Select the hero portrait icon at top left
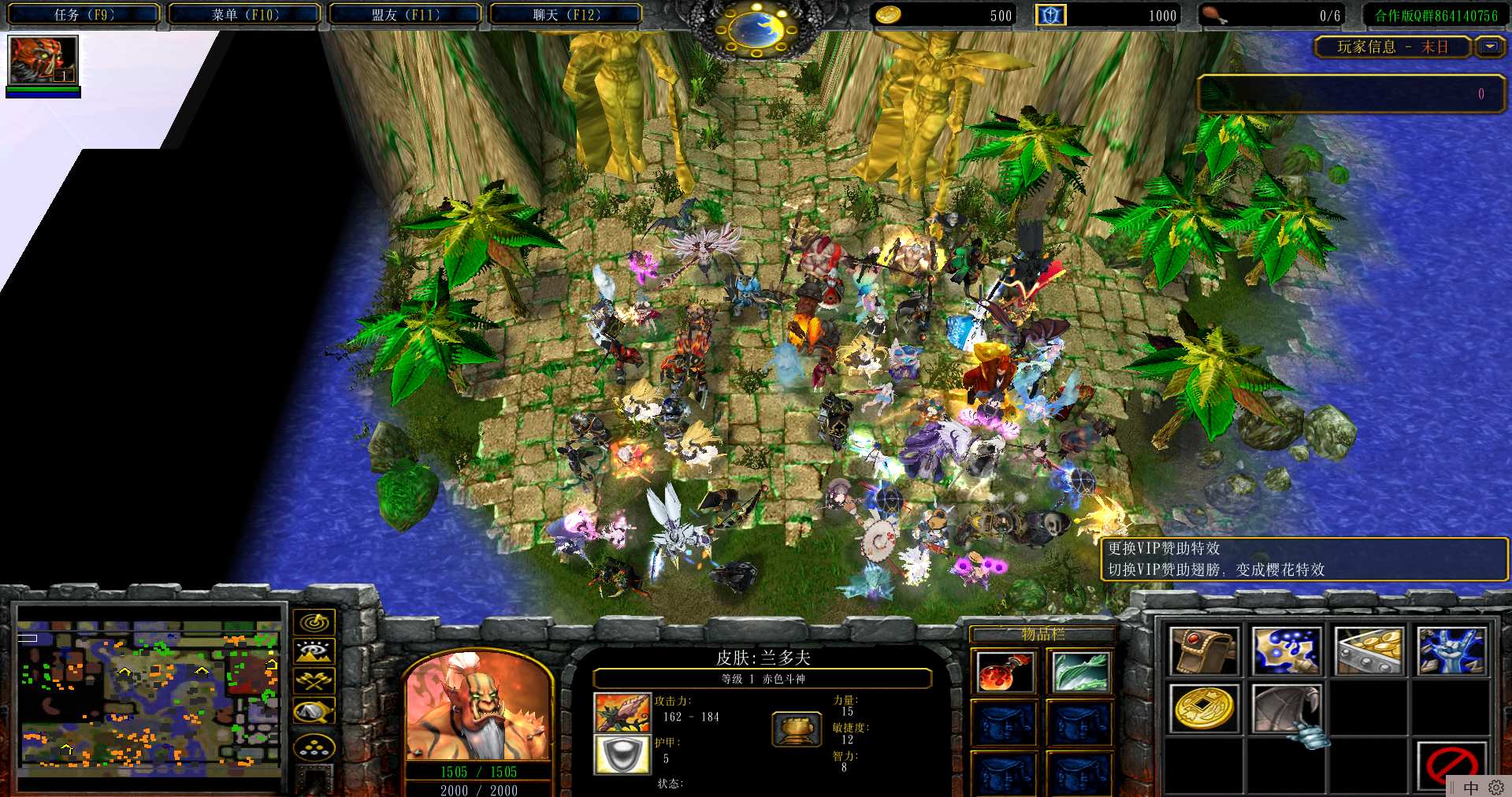This screenshot has width=1512, height=797. coord(43,60)
